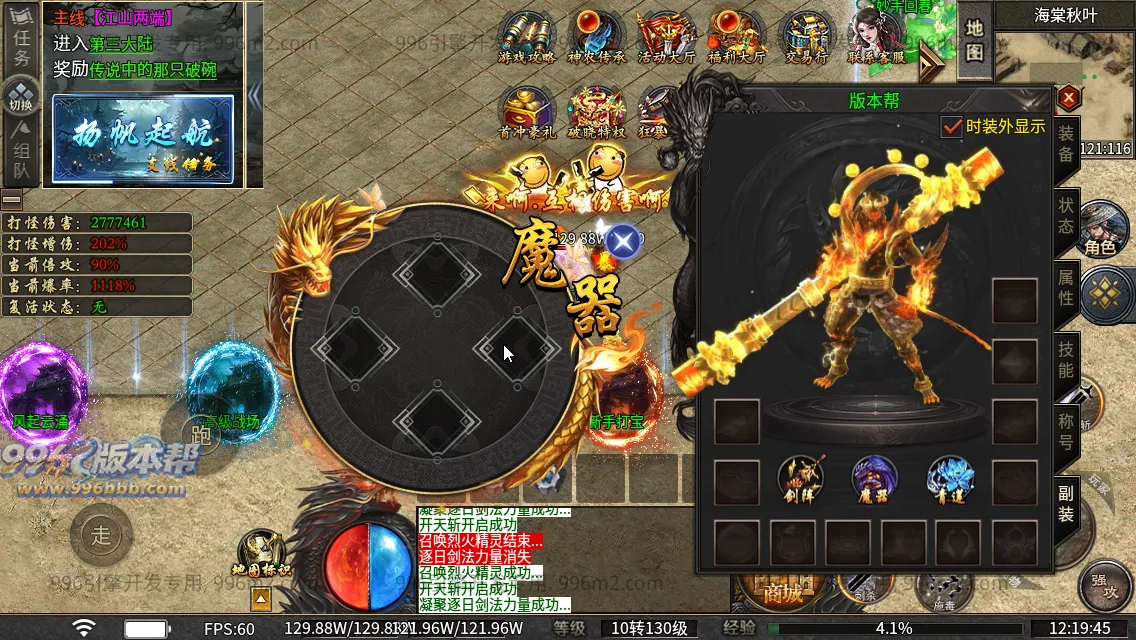
Task: Open the 首冲豪礼 first-recharge gift
Action: [x=527, y=110]
